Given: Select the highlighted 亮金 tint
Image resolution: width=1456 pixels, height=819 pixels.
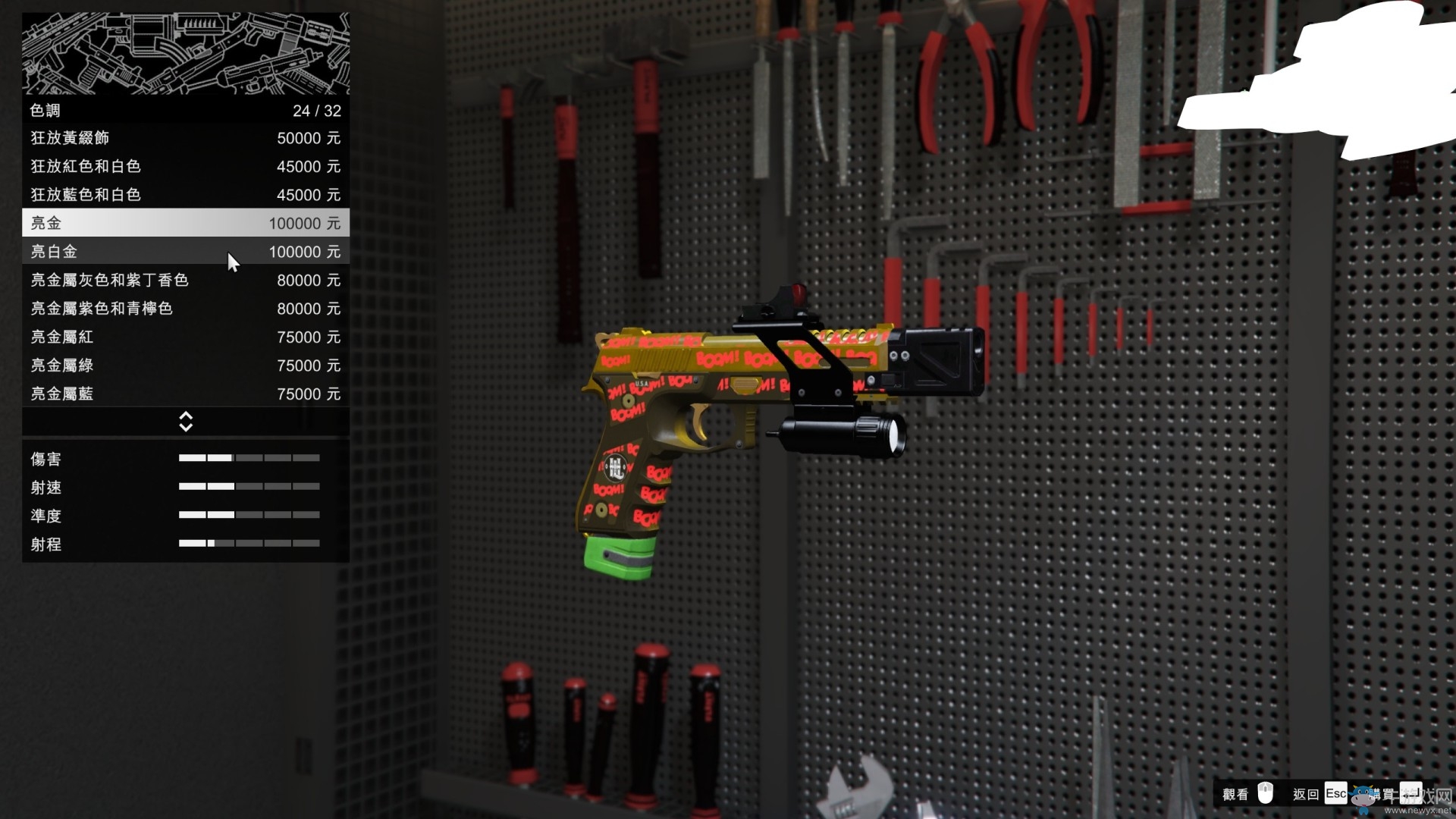Looking at the screenshot, I should pos(185,223).
